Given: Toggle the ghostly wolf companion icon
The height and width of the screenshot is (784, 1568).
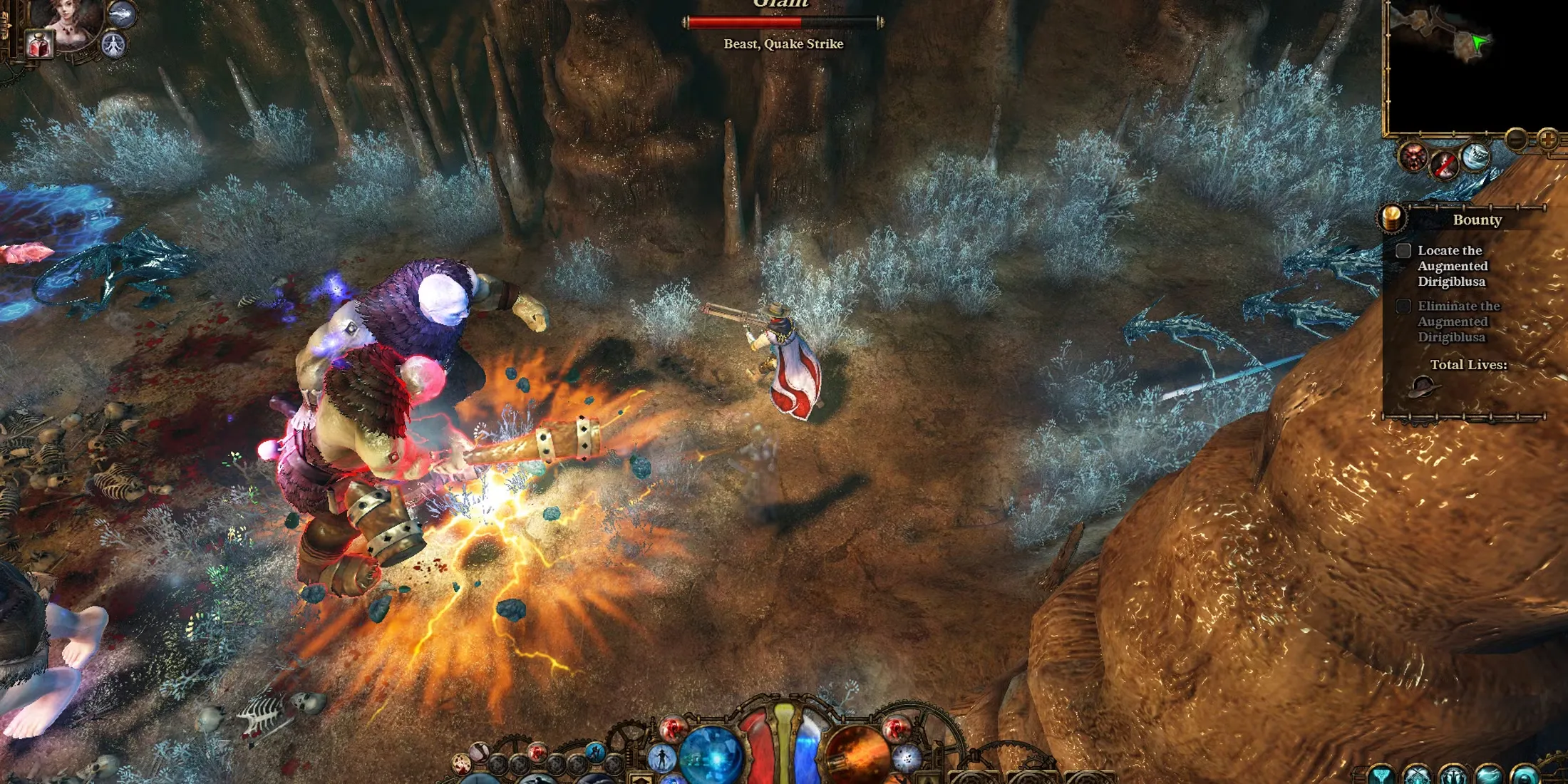Looking at the screenshot, I should 122,14.
